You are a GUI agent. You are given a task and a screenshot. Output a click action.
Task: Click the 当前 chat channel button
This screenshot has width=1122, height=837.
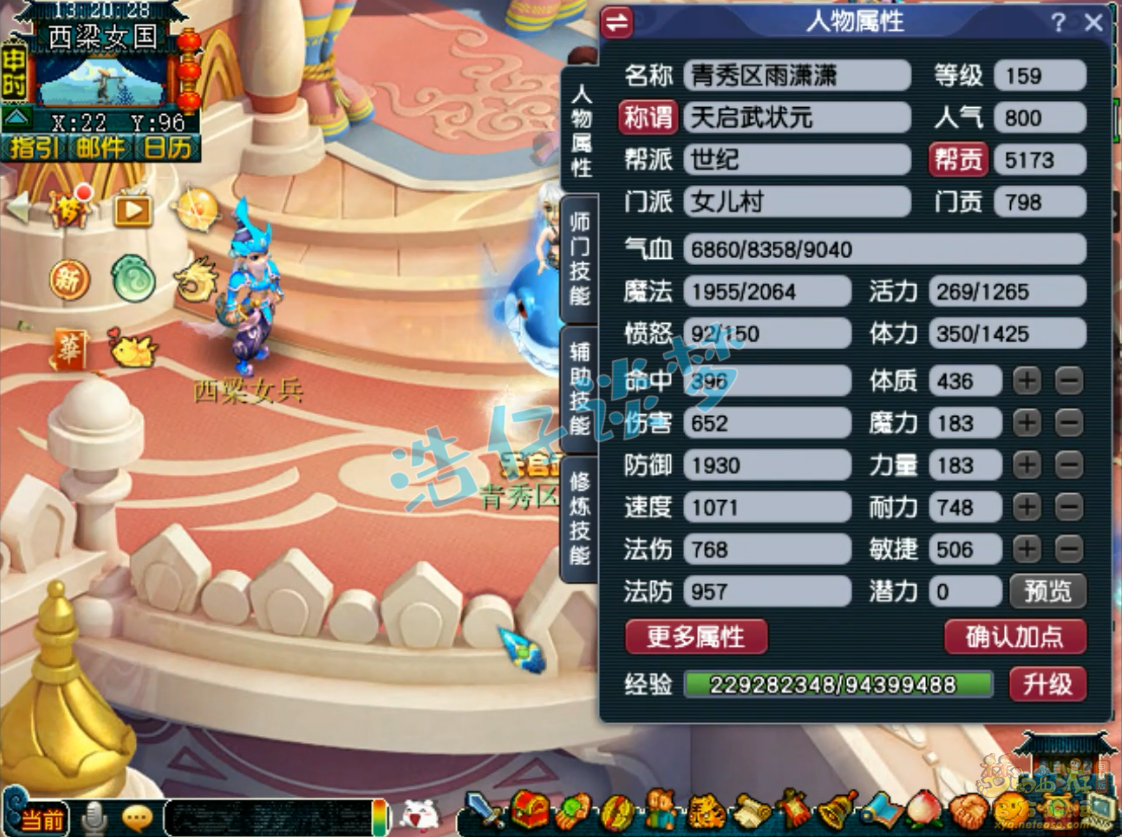(38, 820)
